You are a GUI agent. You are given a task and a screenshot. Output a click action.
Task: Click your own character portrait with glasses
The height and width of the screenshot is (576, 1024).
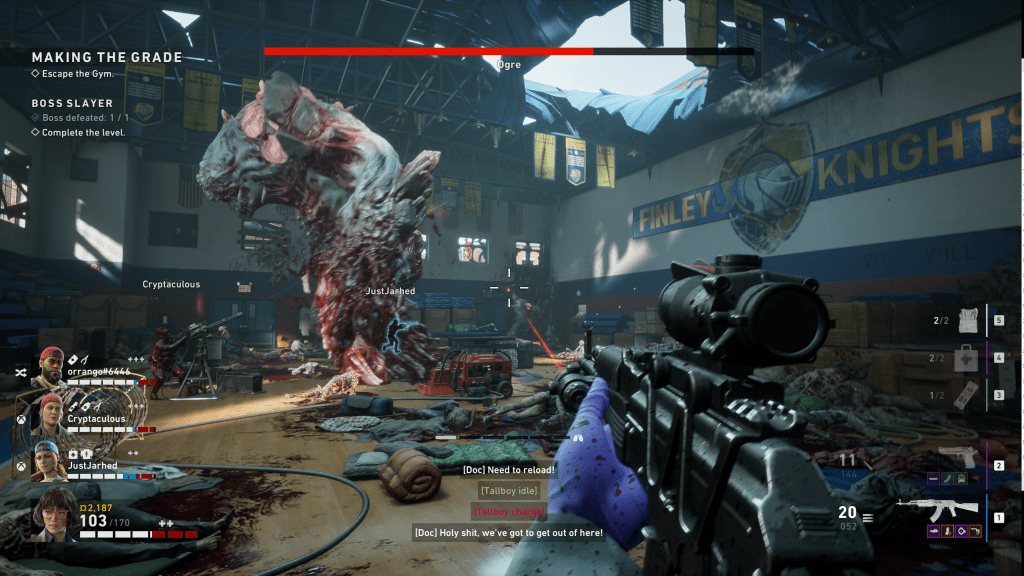point(51,513)
